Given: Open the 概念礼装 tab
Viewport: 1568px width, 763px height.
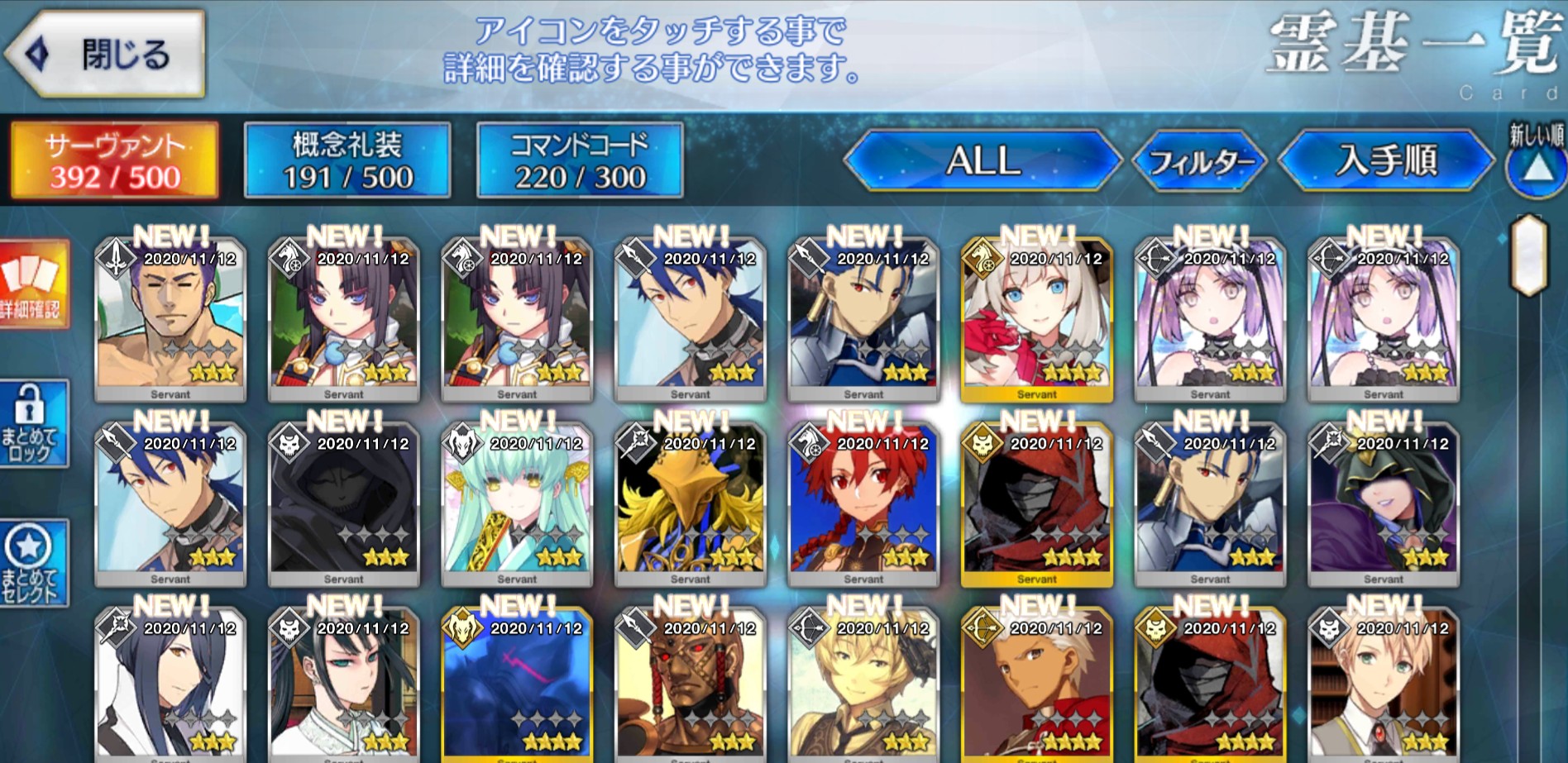Looking at the screenshot, I should click(347, 160).
